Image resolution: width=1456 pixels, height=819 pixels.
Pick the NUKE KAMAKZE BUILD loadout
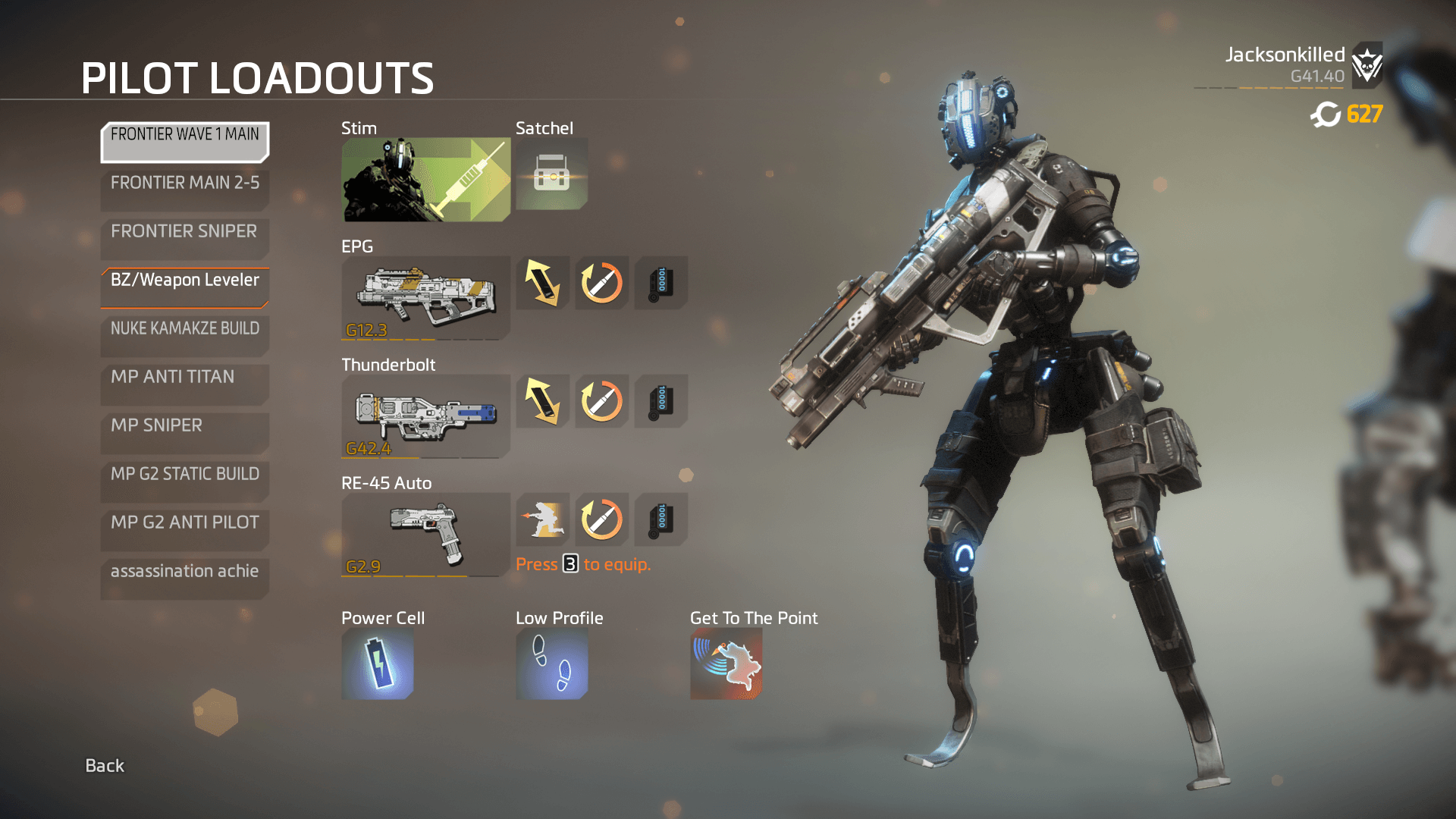pos(184,335)
